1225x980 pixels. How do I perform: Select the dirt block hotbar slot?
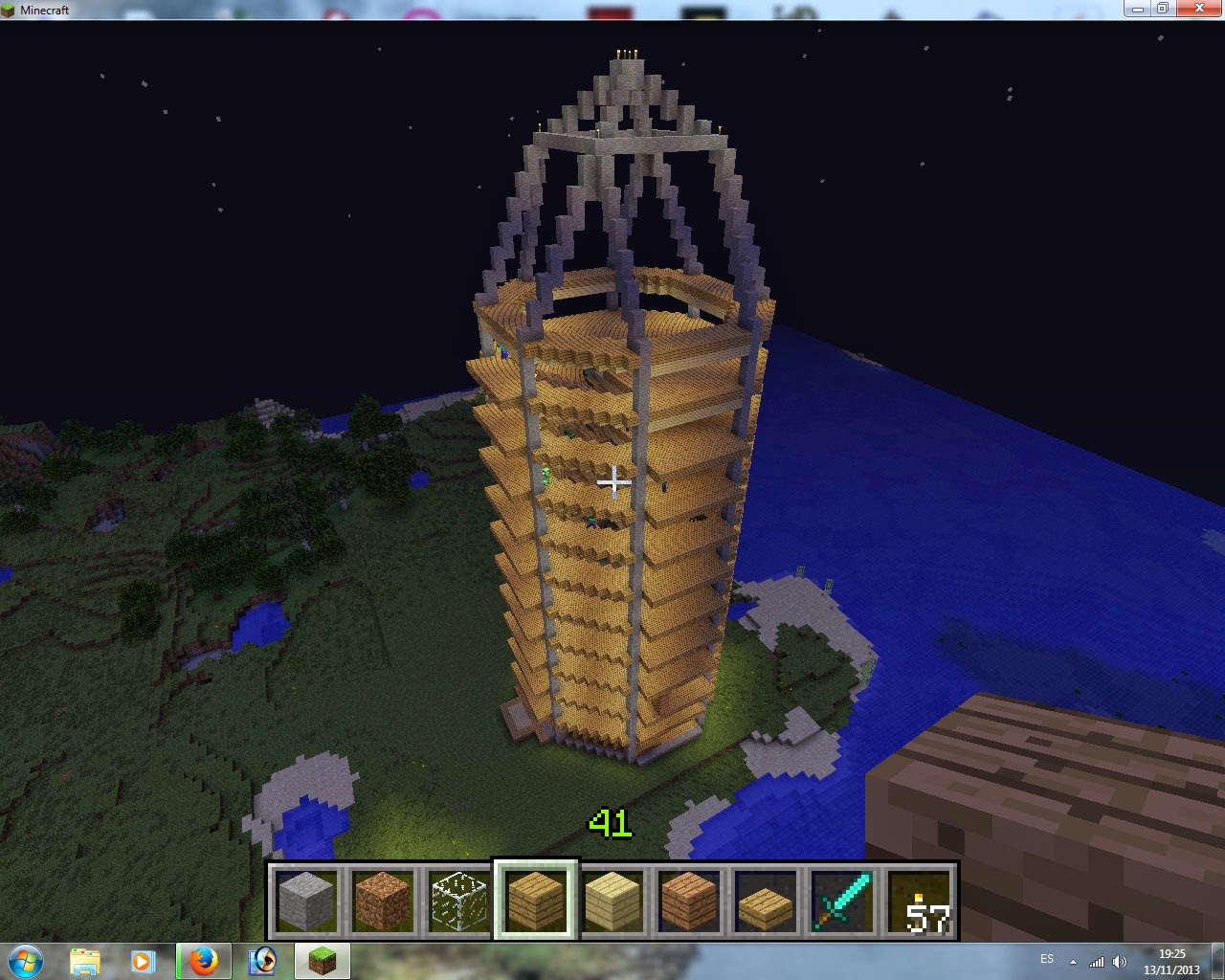coord(383,900)
